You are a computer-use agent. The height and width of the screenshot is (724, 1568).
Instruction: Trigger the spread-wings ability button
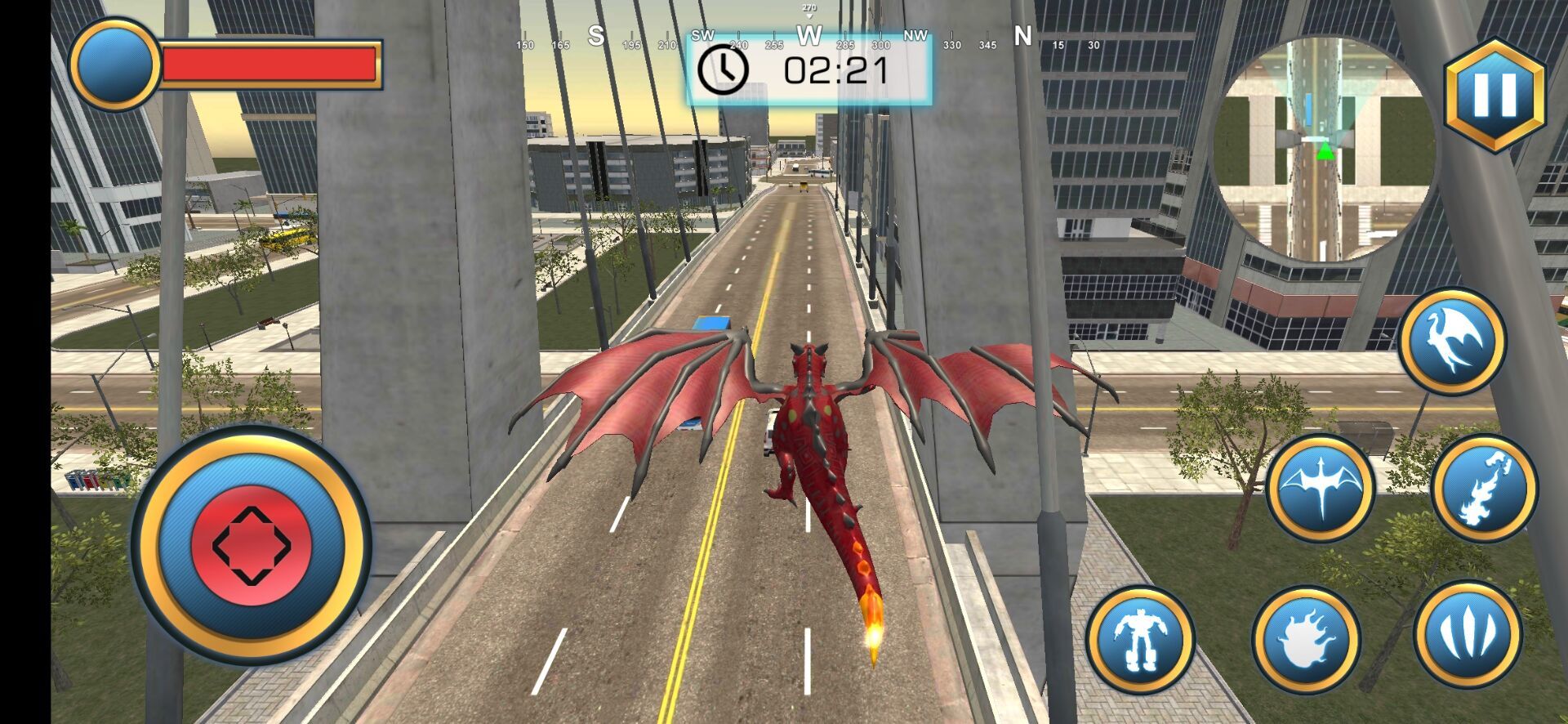tap(1320, 488)
